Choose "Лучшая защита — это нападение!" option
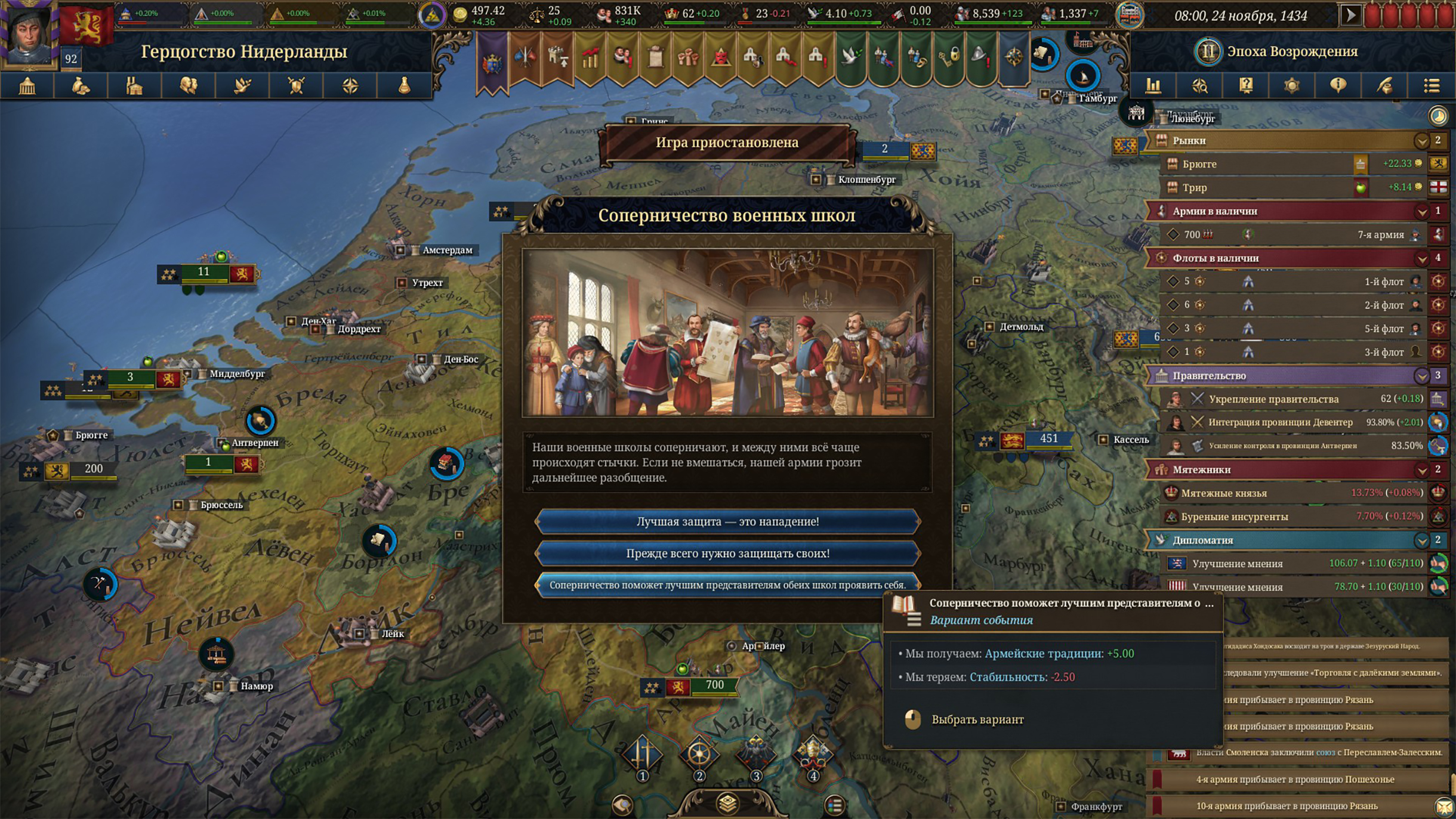 727,521
